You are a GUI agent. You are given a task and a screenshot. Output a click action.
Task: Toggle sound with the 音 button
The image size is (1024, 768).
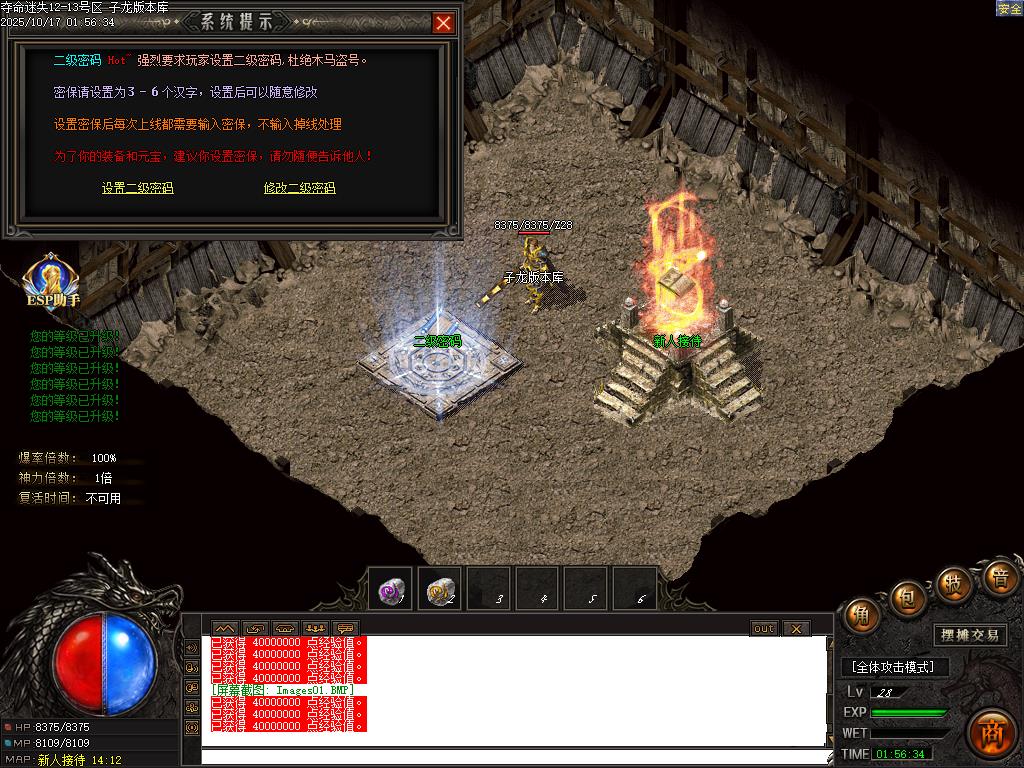[x=1000, y=577]
